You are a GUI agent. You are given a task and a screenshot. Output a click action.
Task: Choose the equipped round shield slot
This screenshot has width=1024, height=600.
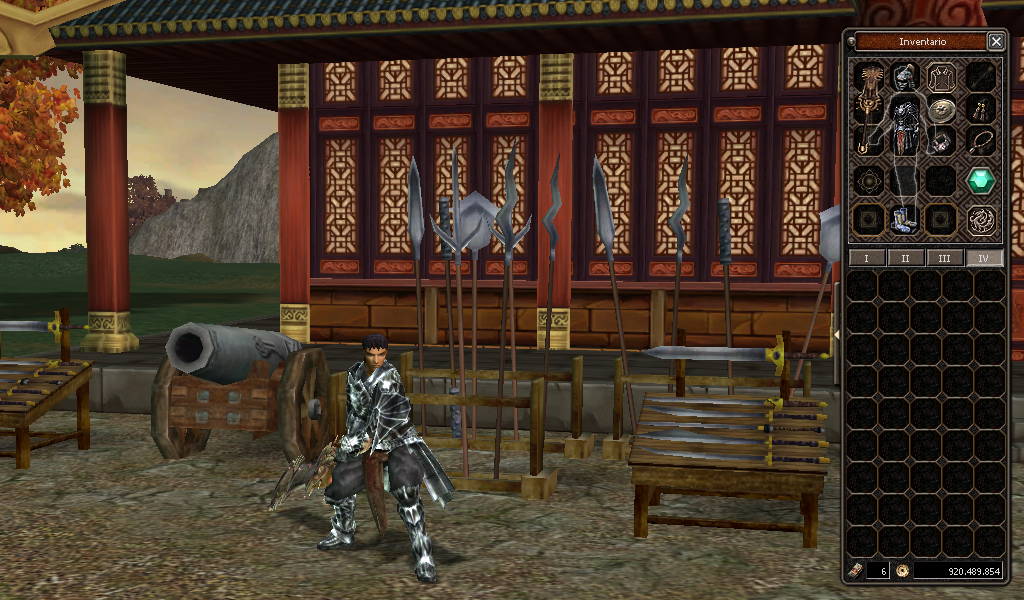point(941,110)
